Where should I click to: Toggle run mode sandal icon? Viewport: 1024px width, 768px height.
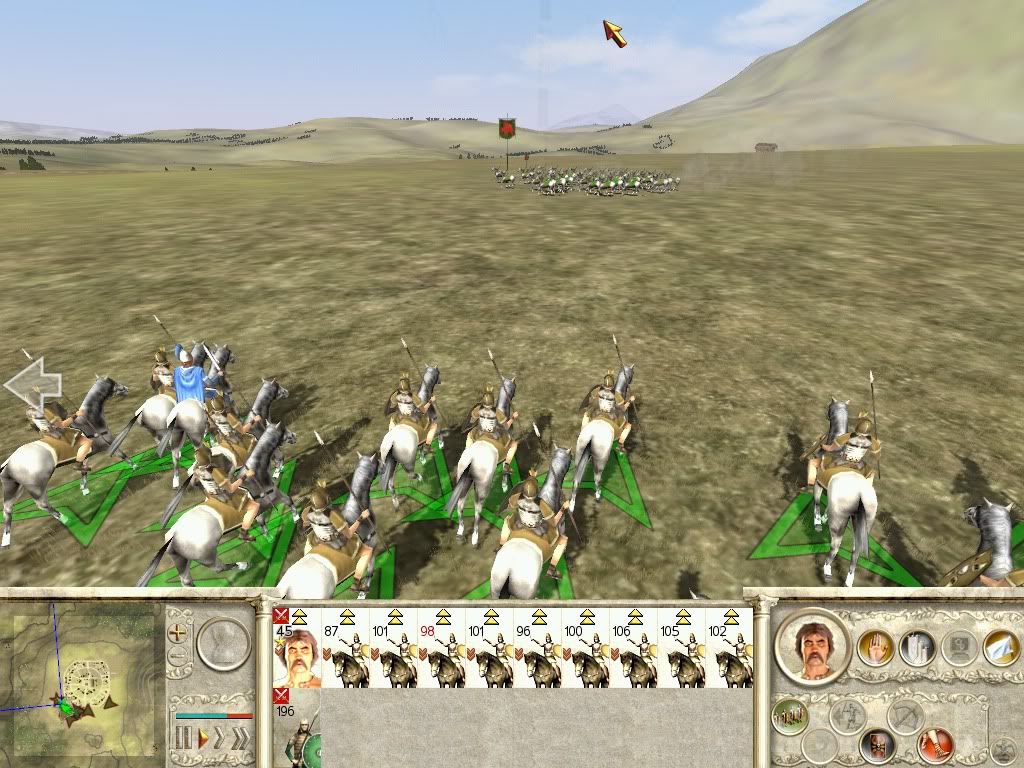click(x=935, y=745)
